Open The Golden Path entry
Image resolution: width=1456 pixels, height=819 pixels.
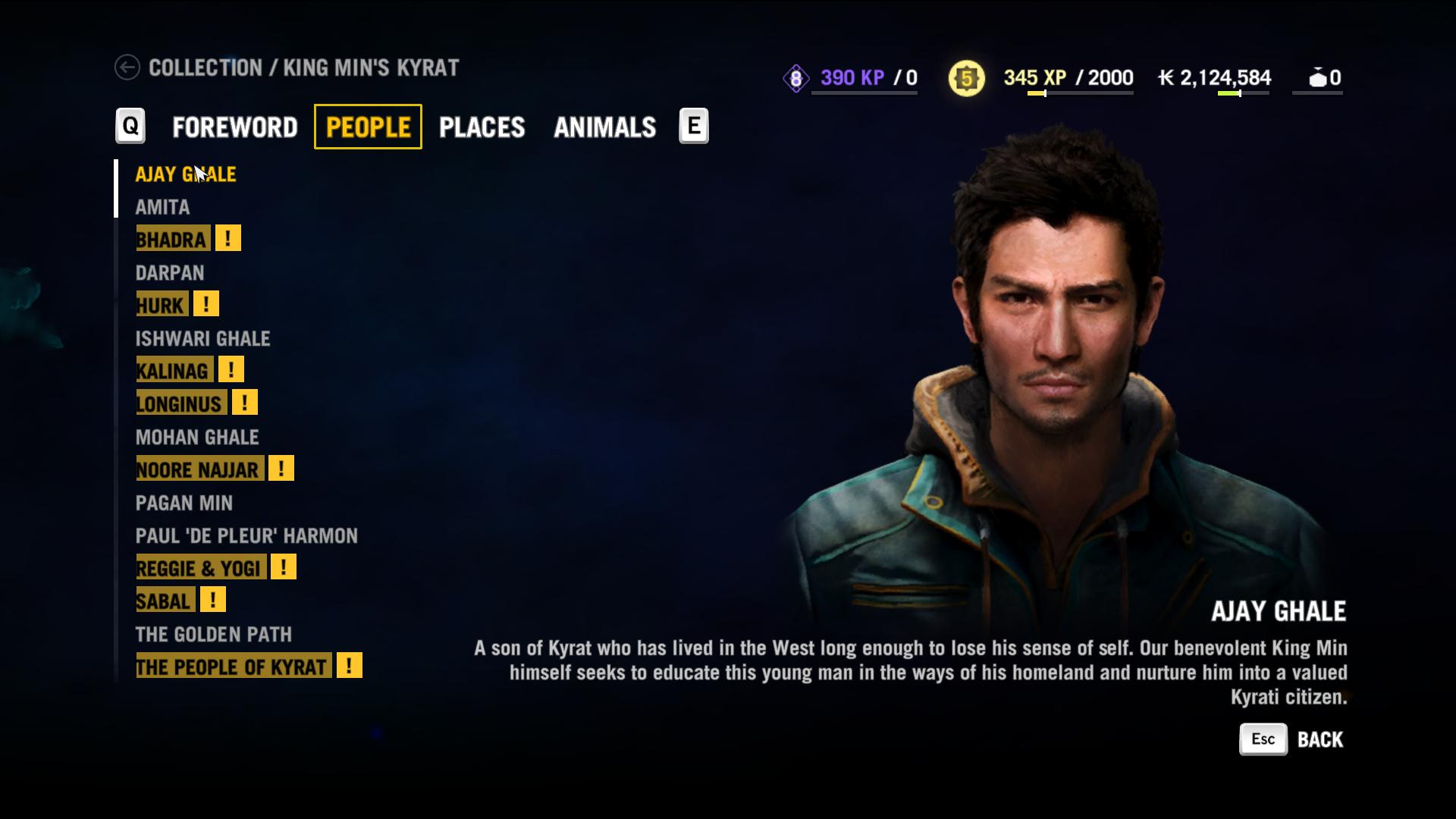coord(214,635)
